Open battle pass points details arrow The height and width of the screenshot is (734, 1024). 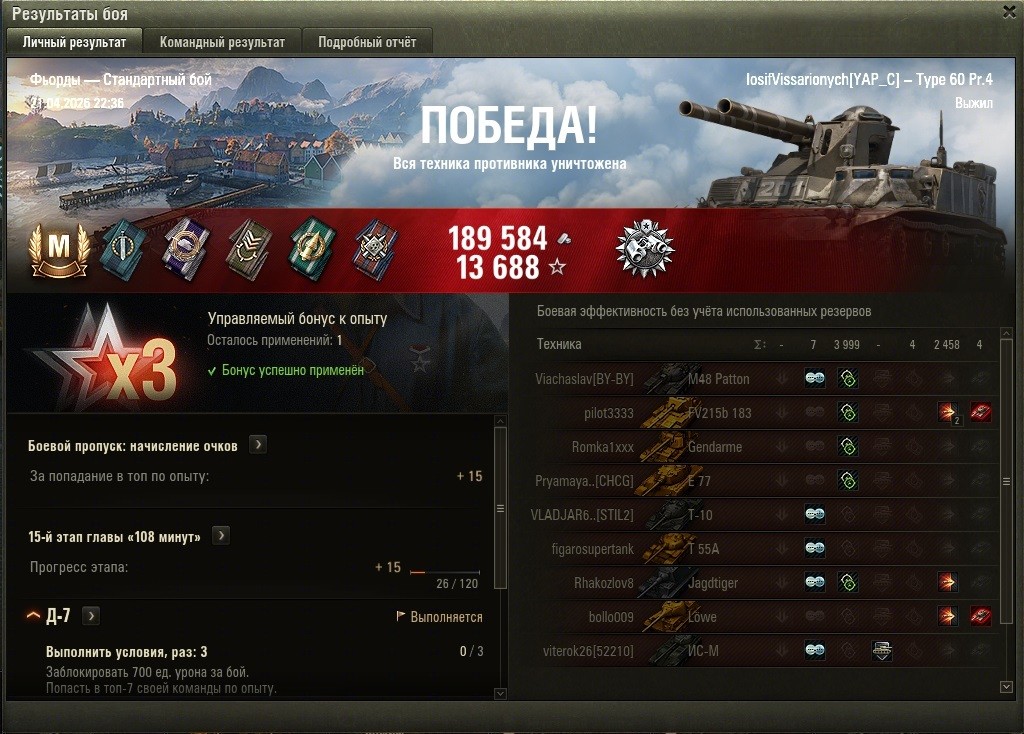[258, 445]
